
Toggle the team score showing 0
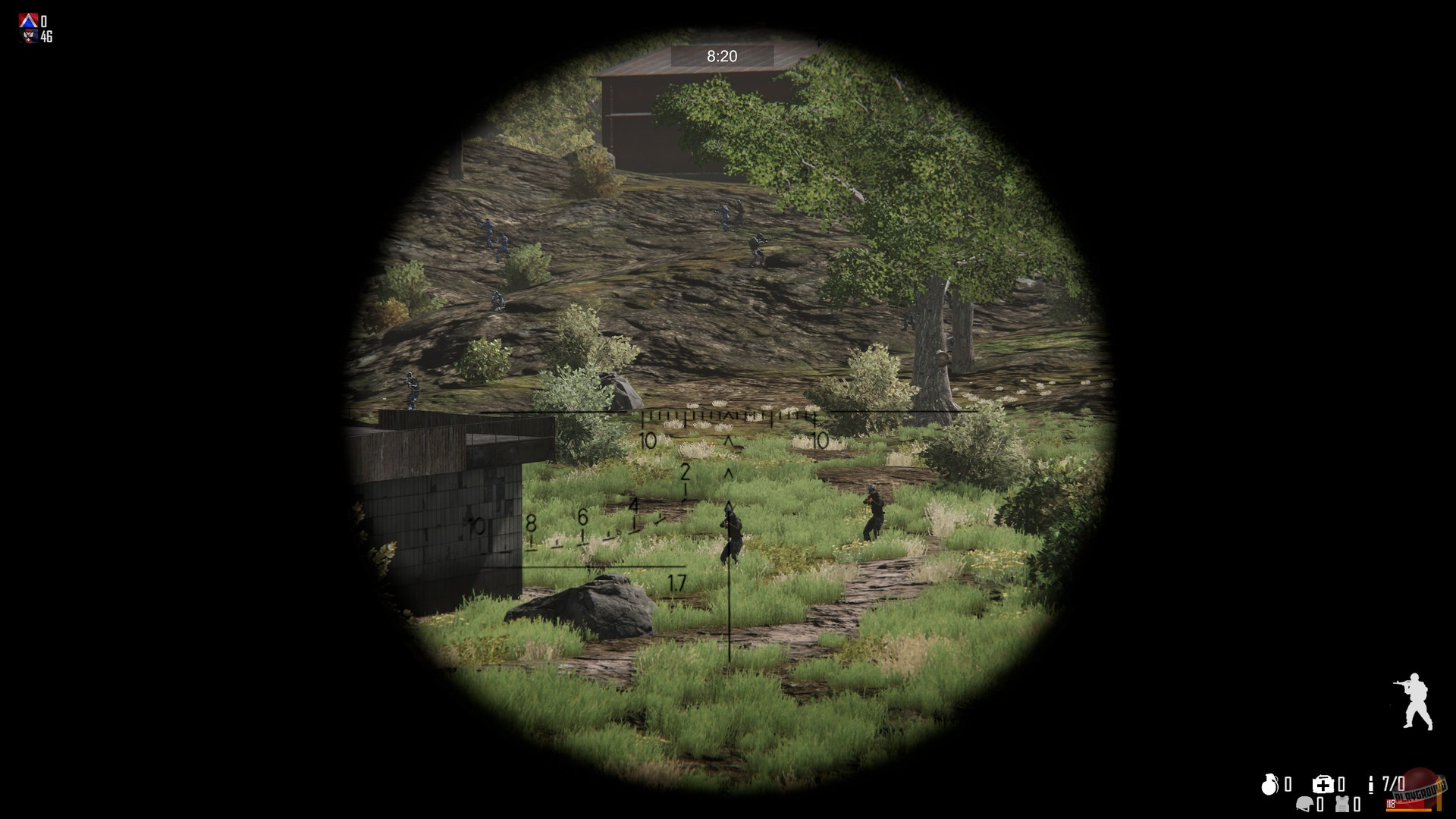(x=44, y=20)
